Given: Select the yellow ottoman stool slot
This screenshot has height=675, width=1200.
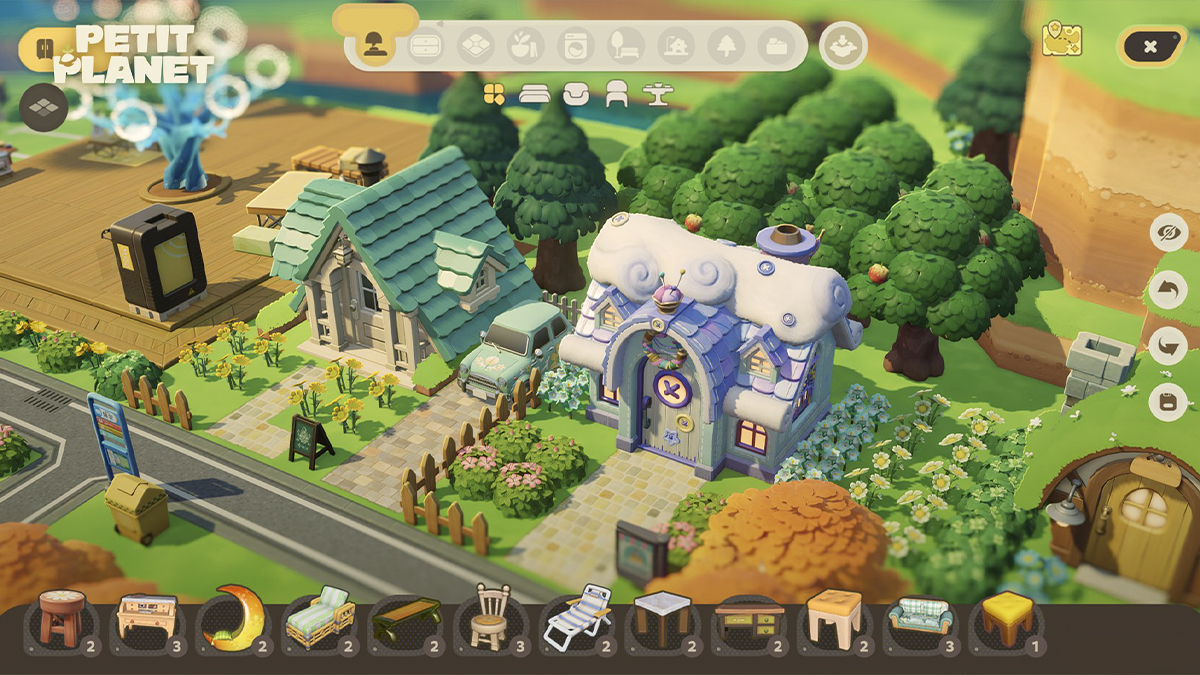Looking at the screenshot, I should click(1005, 620).
